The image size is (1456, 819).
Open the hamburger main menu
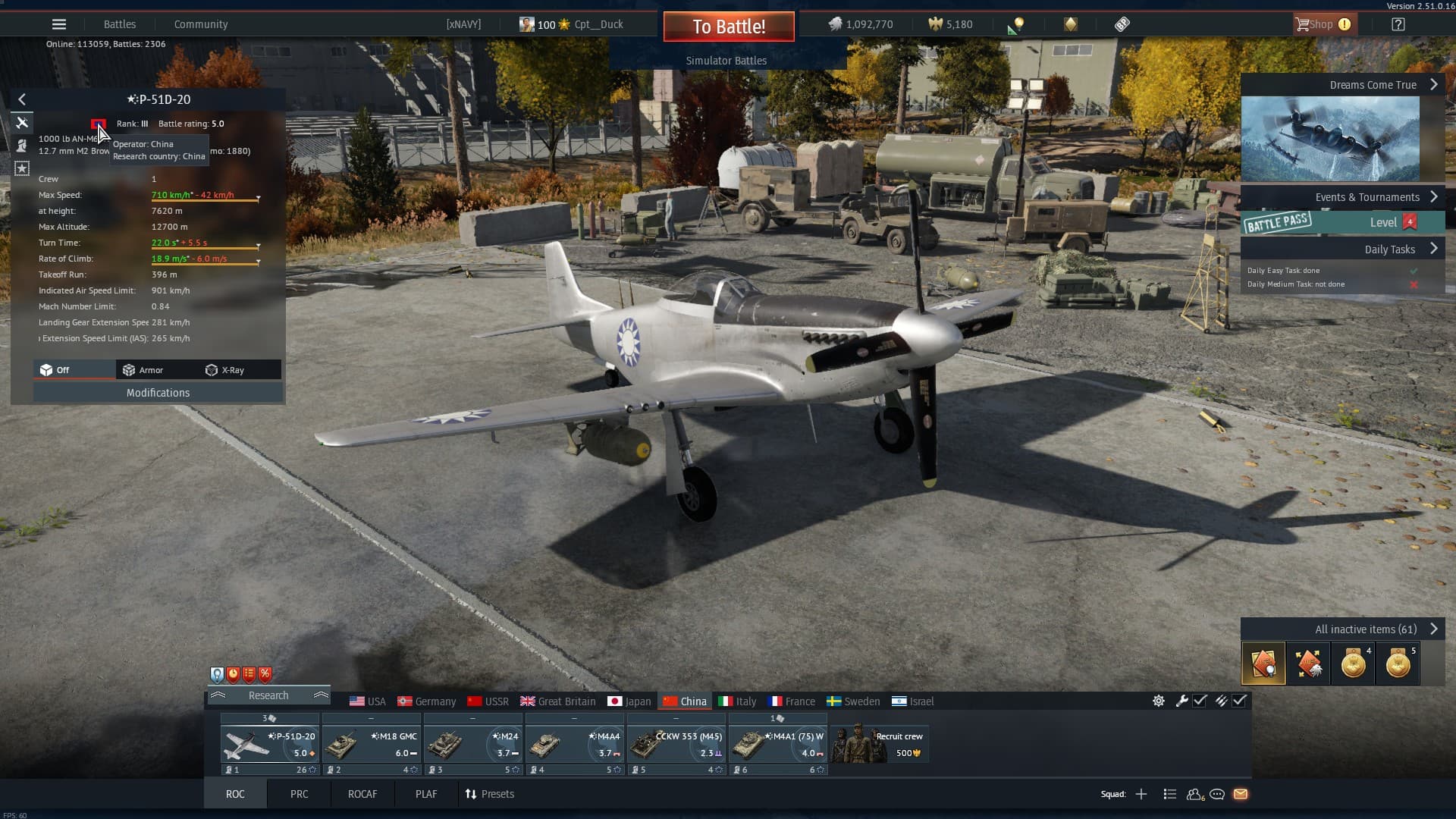(59, 24)
